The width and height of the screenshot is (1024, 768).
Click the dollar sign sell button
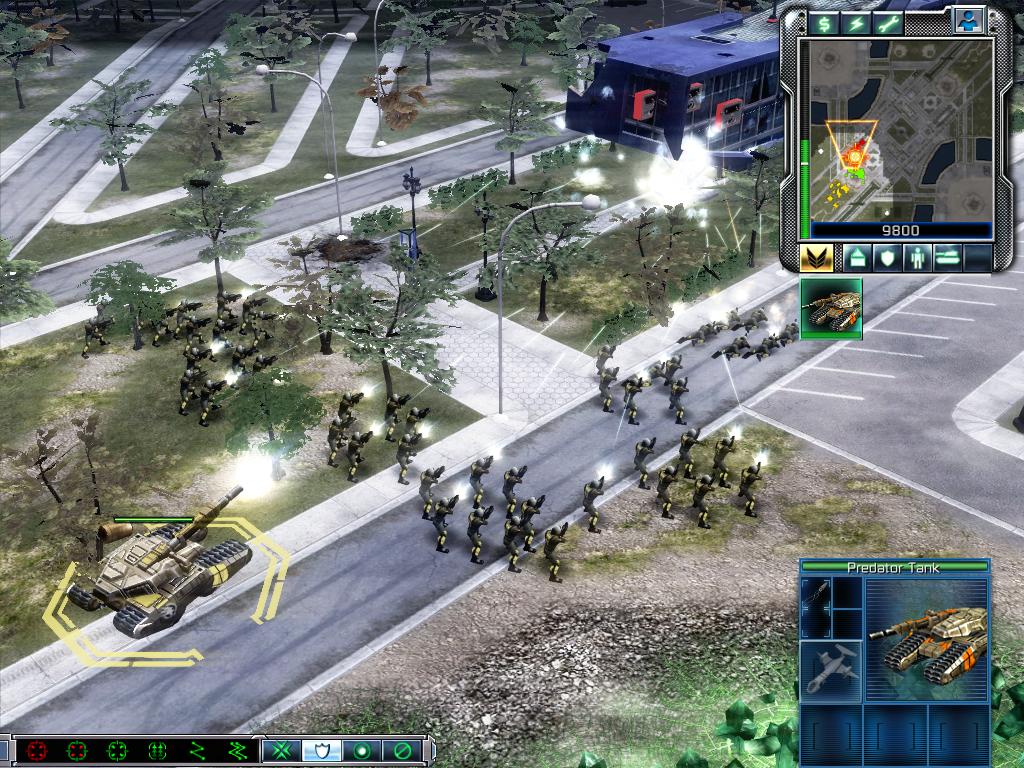(825, 22)
